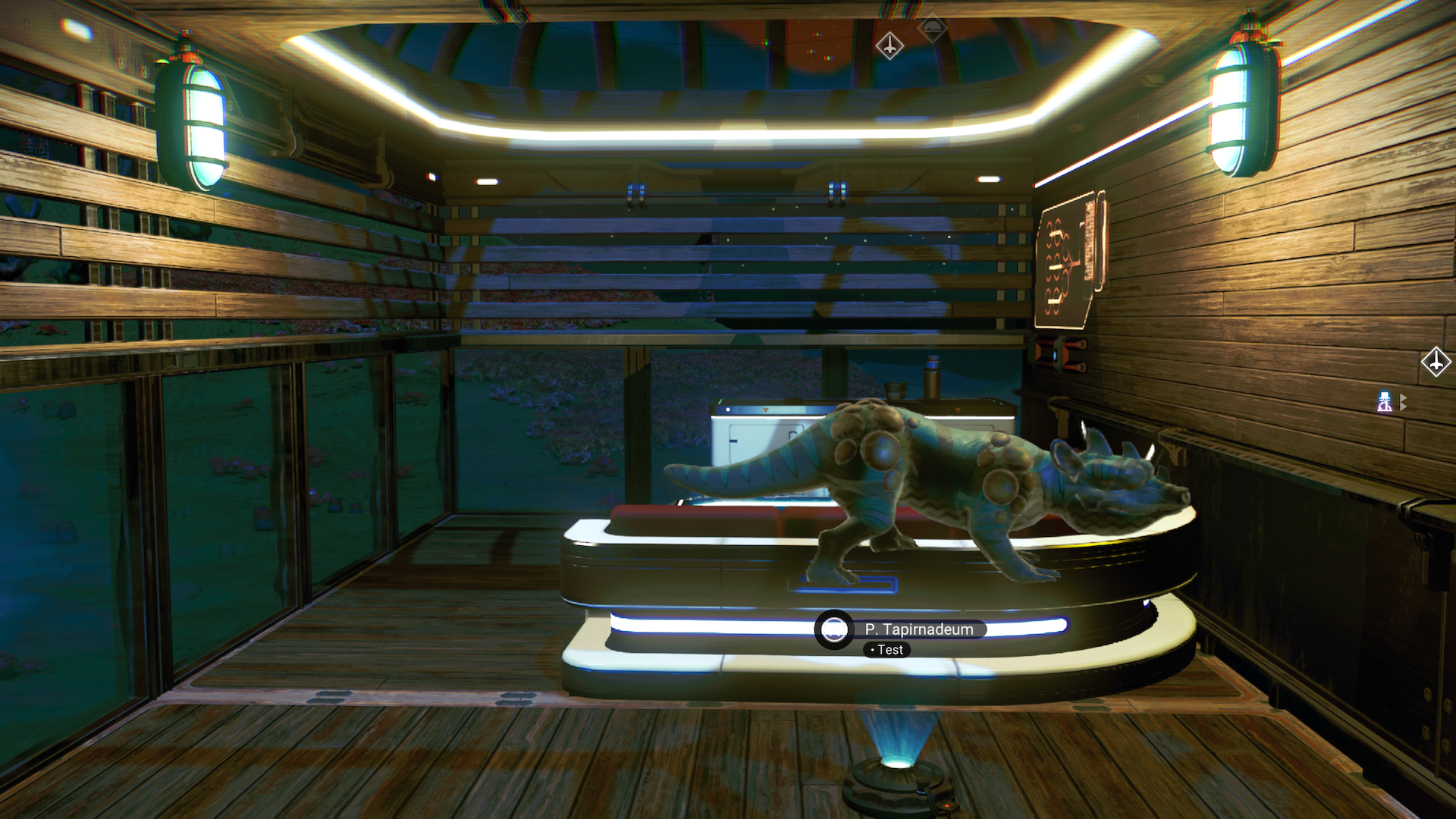The width and height of the screenshot is (1456, 819).
Task: Select the glowing purple character icon on right edge
Action: click(1384, 402)
